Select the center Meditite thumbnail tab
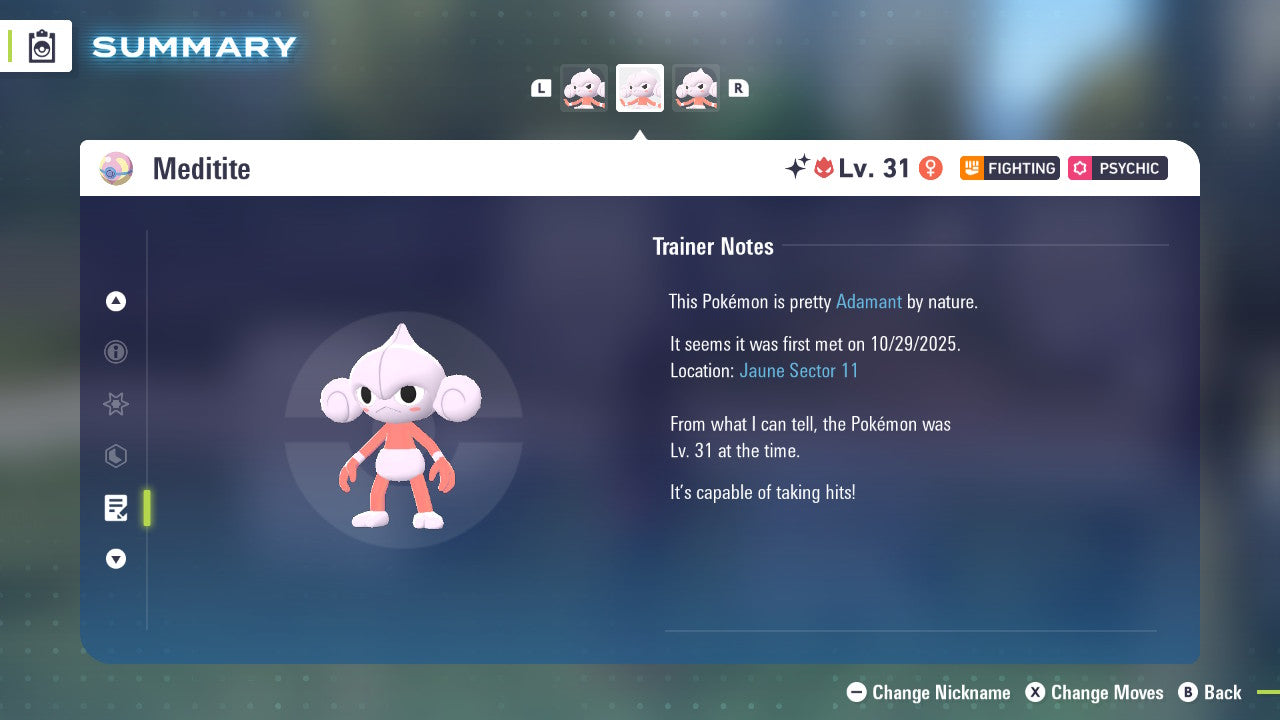This screenshot has height=720, width=1280. coord(639,87)
